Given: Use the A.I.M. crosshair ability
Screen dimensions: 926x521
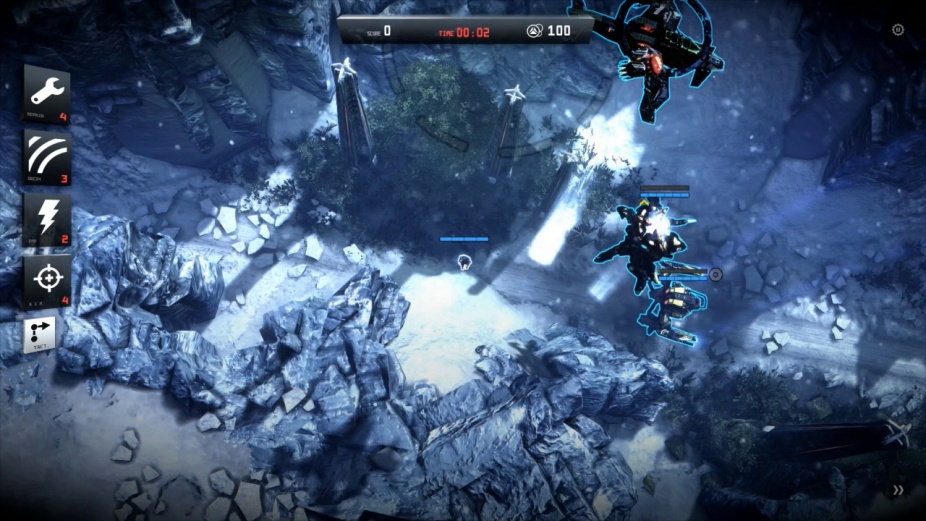Looking at the screenshot, I should coord(46,281).
